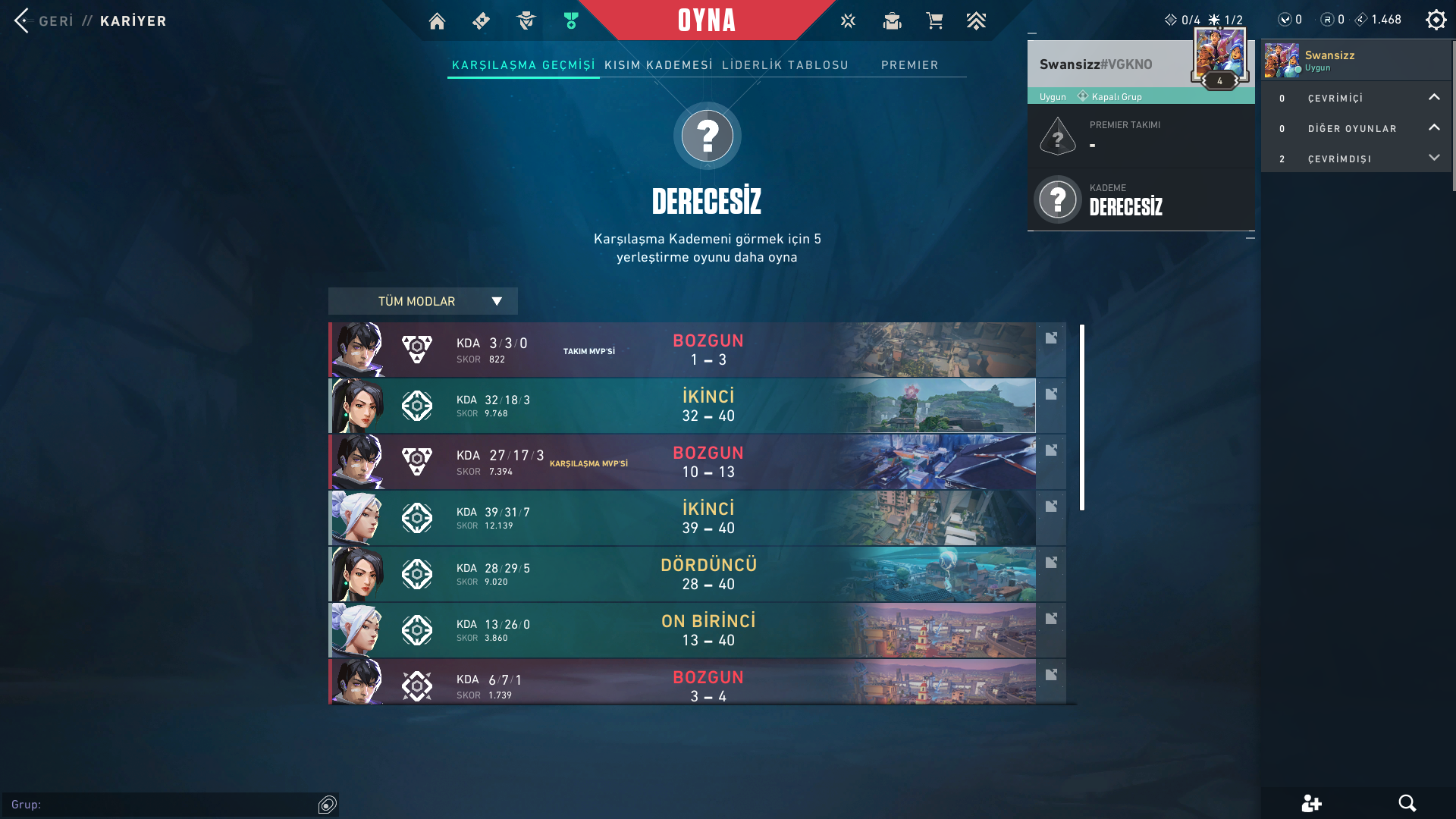
Task: Click the add friend icon
Action: click(x=1311, y=803)
